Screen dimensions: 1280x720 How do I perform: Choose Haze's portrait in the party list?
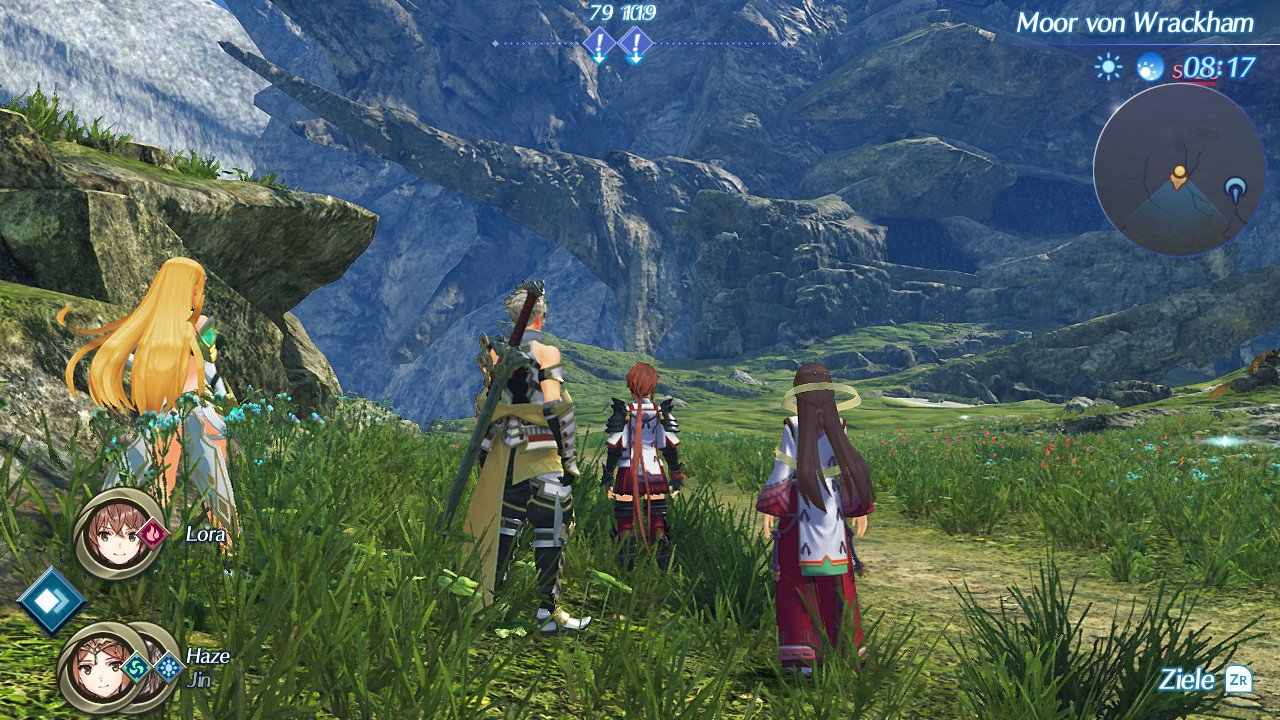96,665
